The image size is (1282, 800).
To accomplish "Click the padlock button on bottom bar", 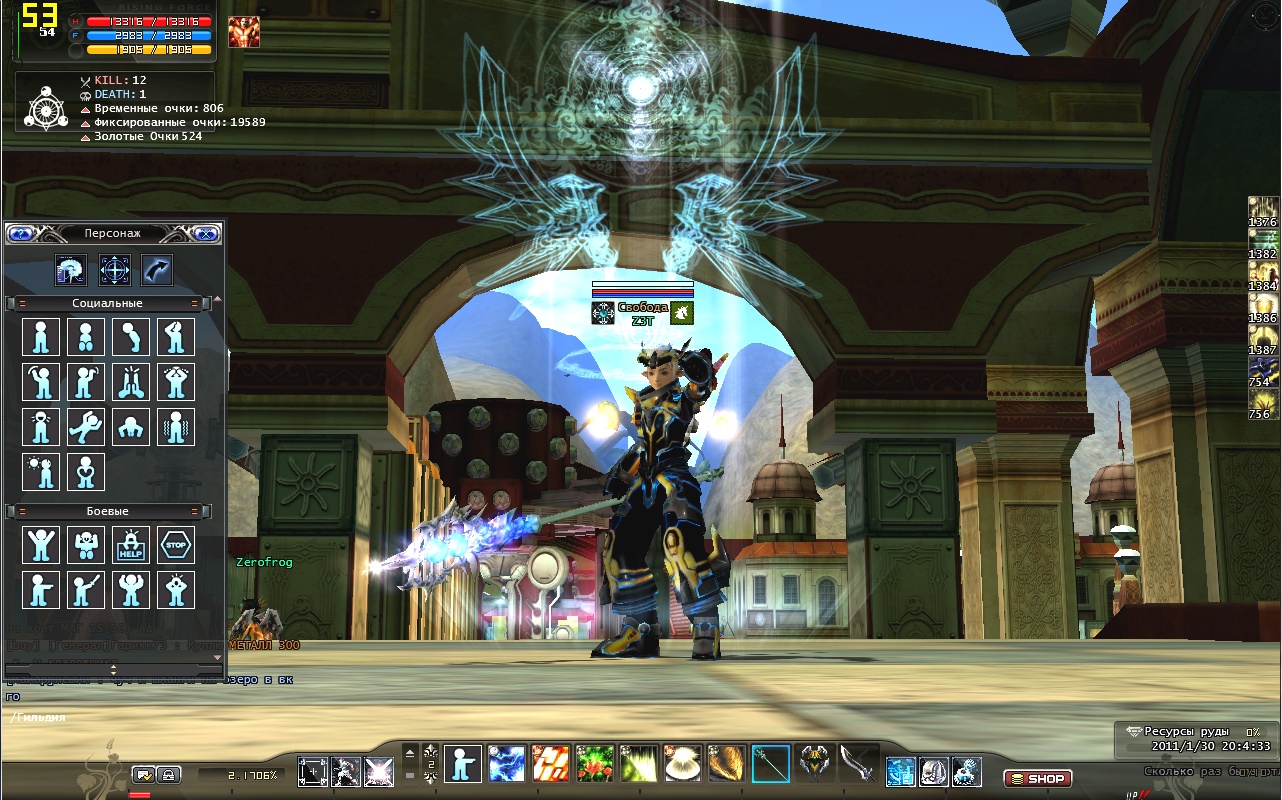I will (169, 774).
